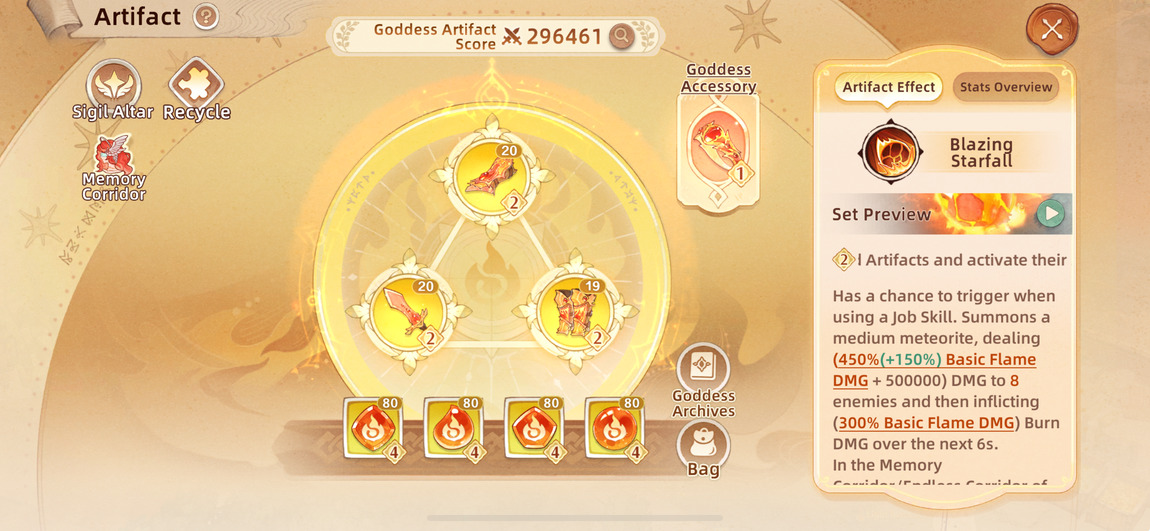Play the Set Preview video
The width and height of the screenshot is (1150, 531).
[1049, 213]
